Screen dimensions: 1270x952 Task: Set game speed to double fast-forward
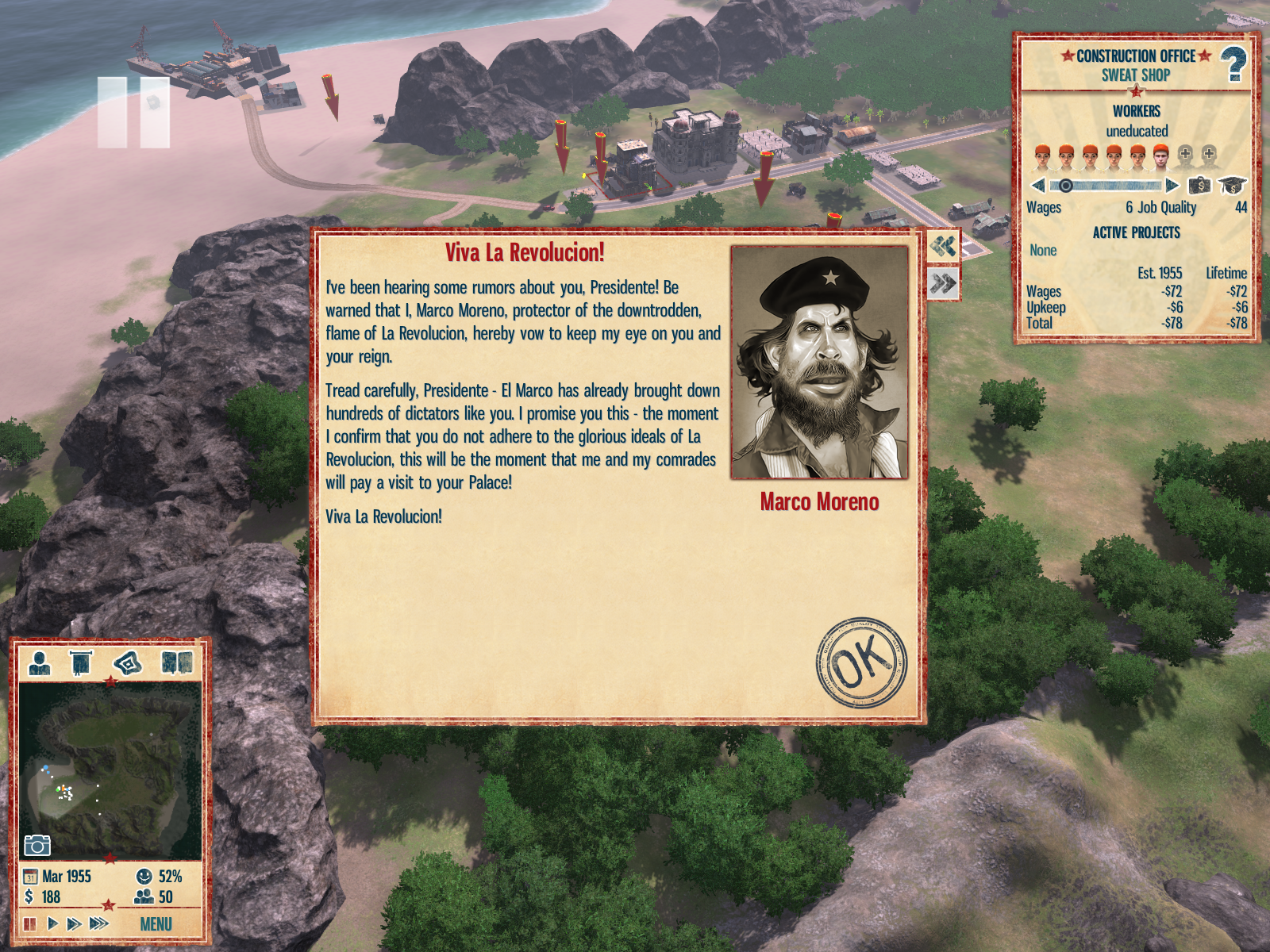74,923
